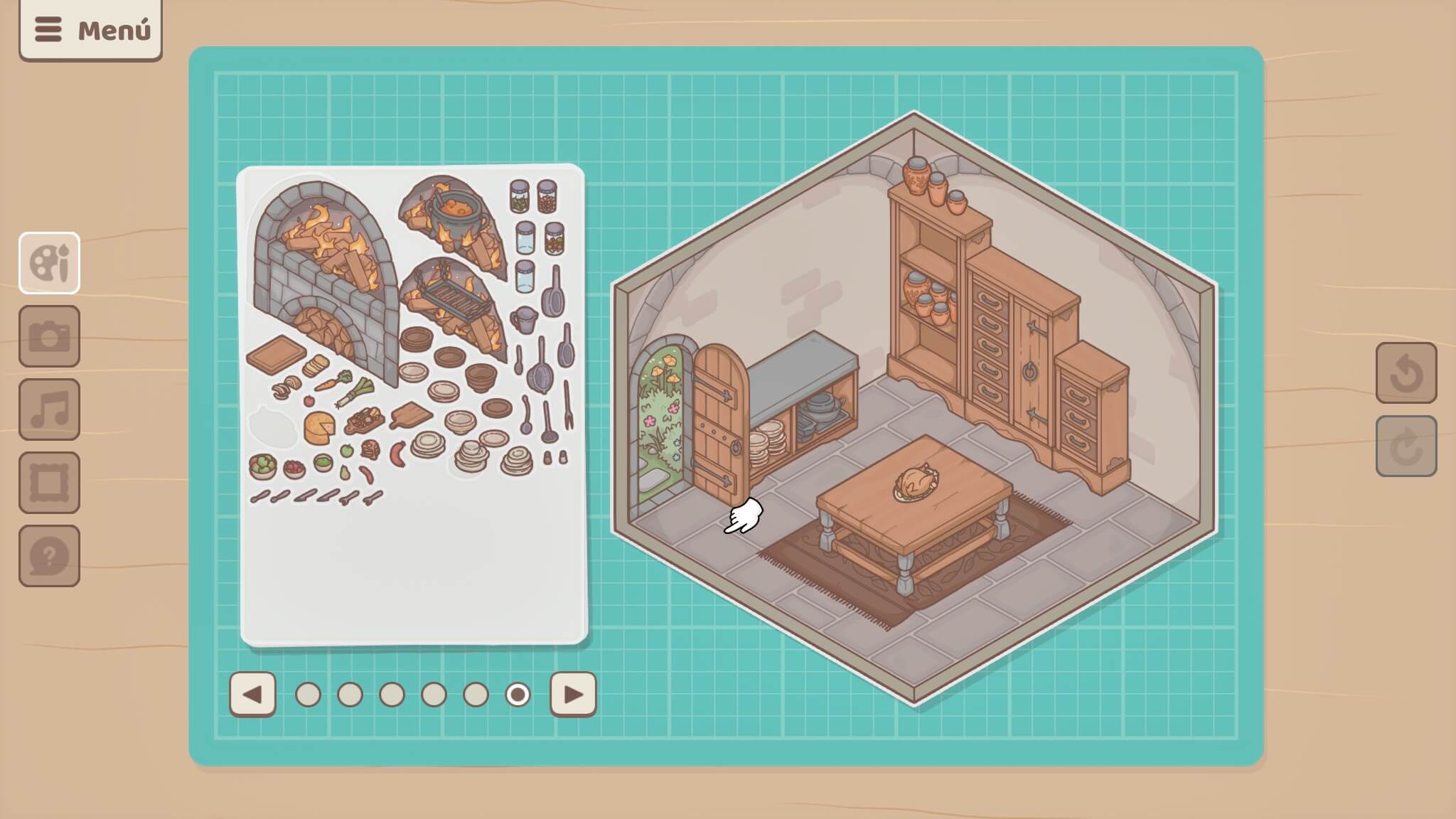Viewport: 1456px width, 819px height.
Task: Go to the next sticker page
Action: (573, 694)
